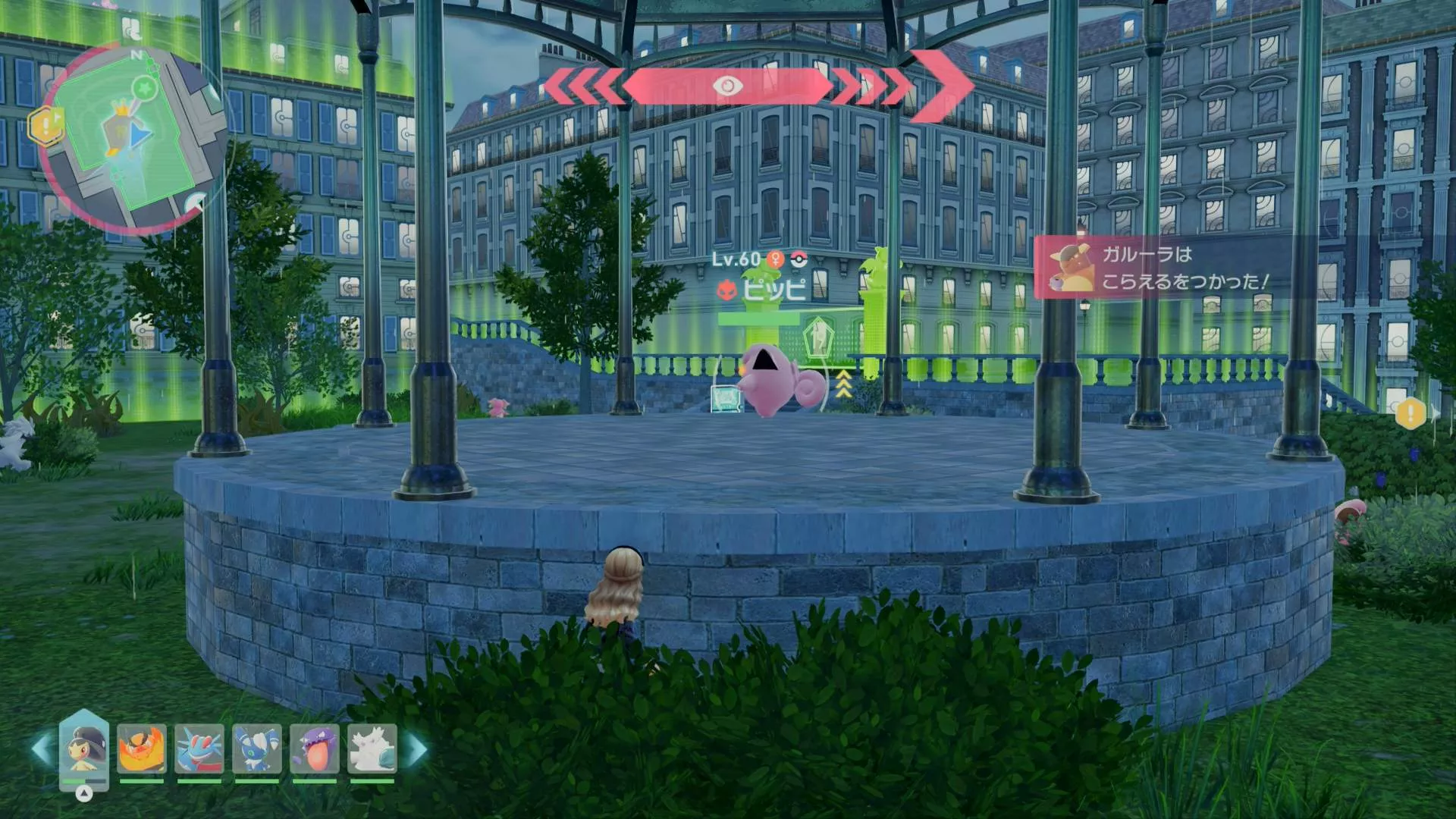This screenshot has height=819, width=1456.
Task: Click the Poké Ball icon beside ピッピ's name
Action: [799, 259]
